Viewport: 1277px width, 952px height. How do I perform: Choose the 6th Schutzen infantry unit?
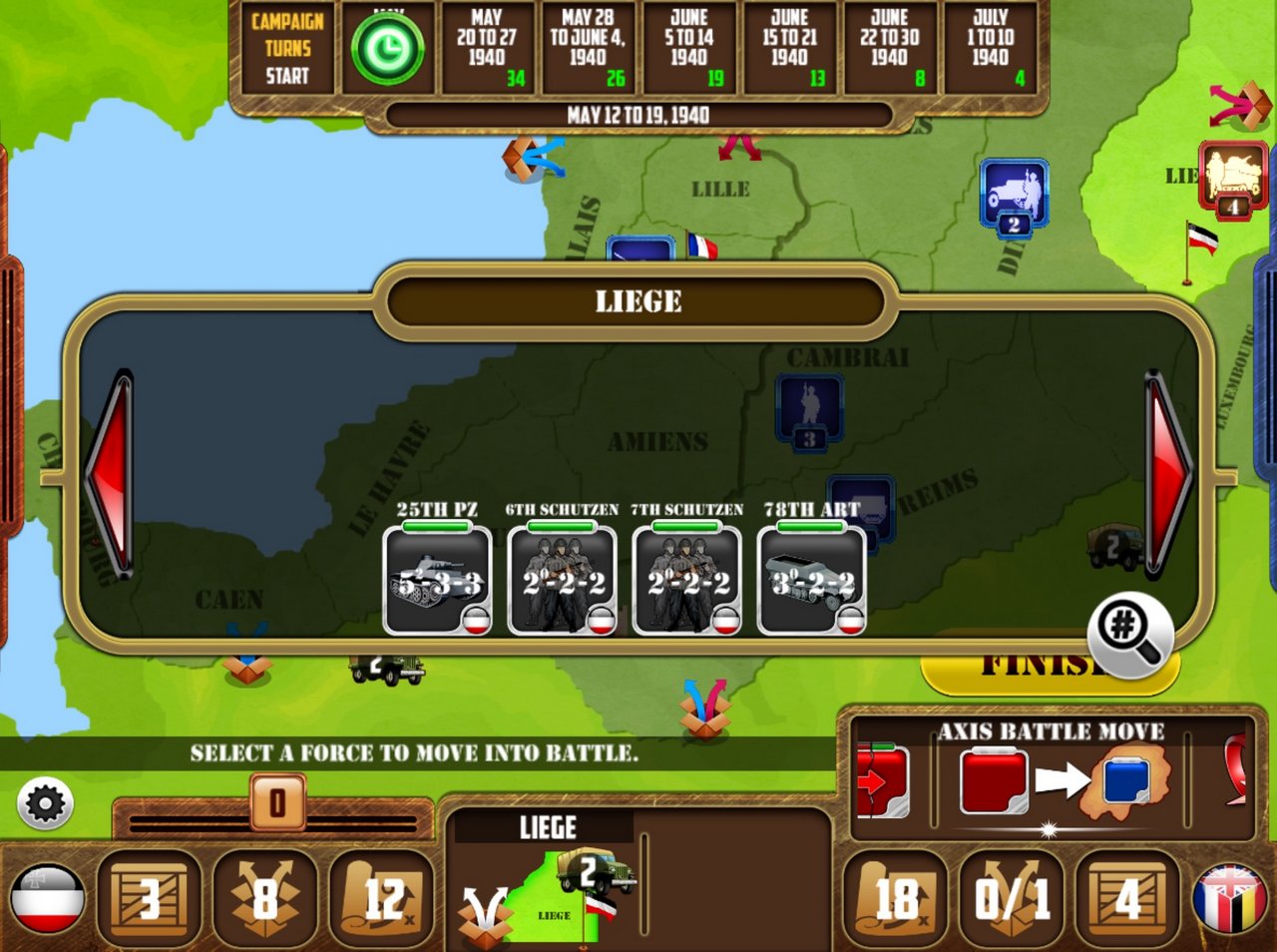pyautogui.click(x=562, y=581)
